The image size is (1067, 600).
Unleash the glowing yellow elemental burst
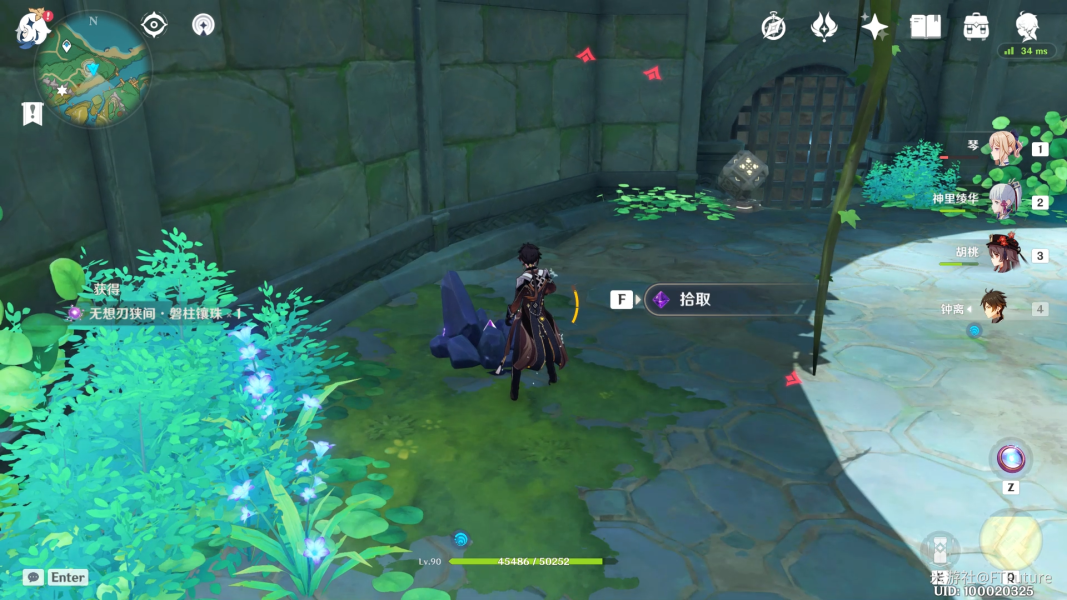(x=1010, y=541)
